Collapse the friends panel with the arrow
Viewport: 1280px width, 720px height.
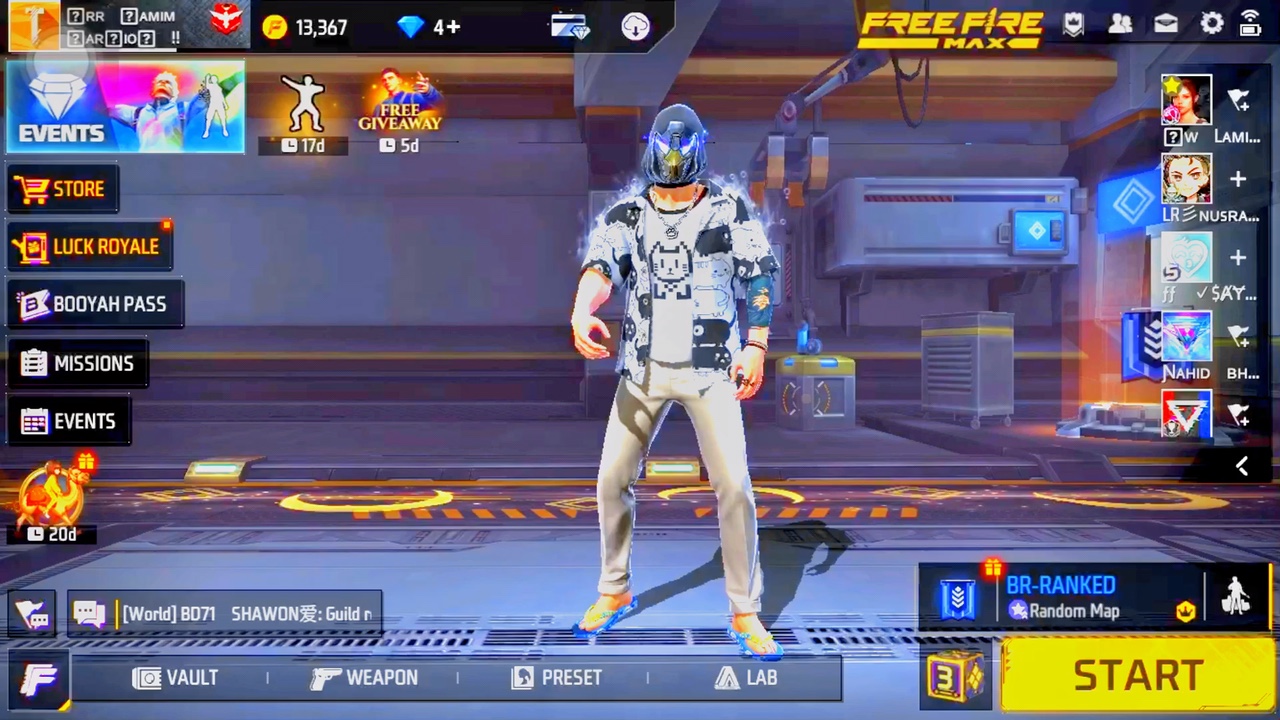click(x=1242, y=466)
